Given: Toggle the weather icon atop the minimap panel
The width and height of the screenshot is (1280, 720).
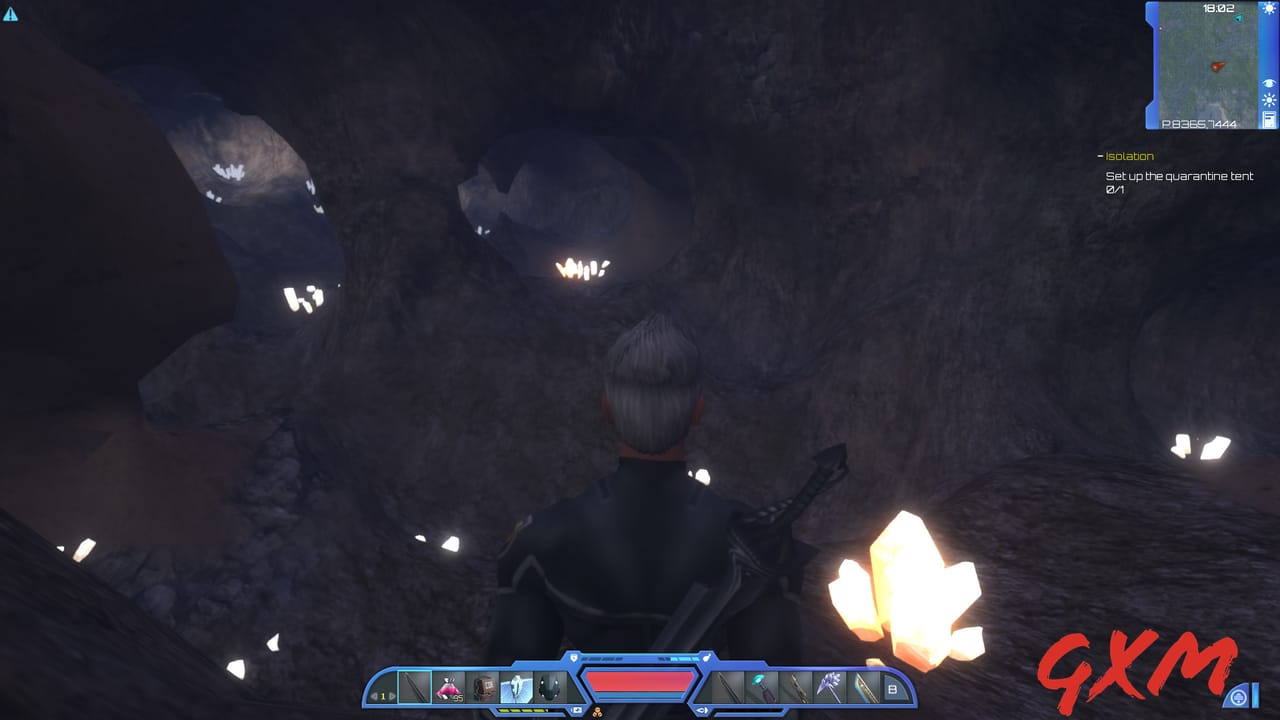Looking at the screenshot, I should coord(1268,9).
